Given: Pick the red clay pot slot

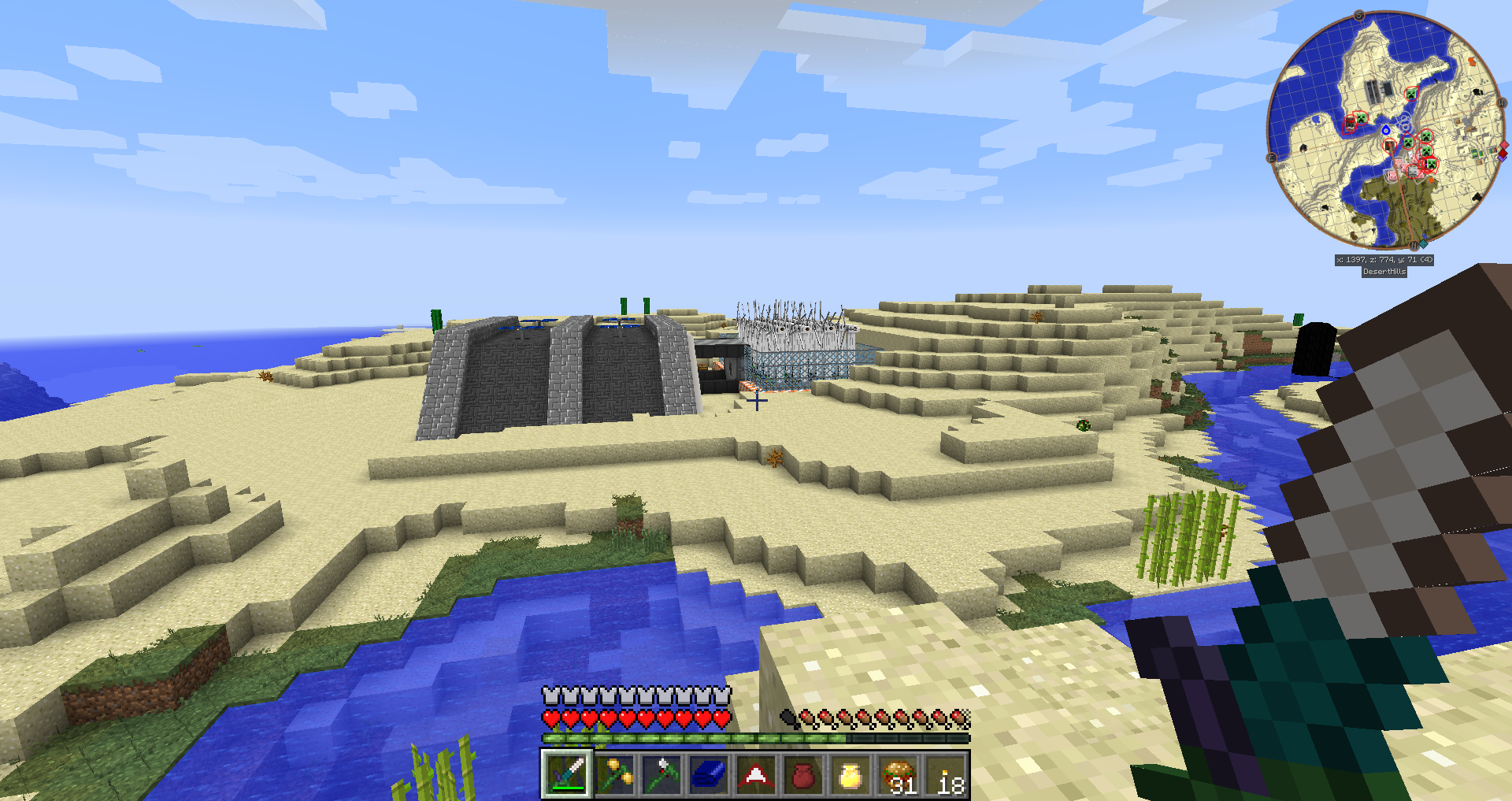Looking at the screenshot, I should [x=802, y=774].
